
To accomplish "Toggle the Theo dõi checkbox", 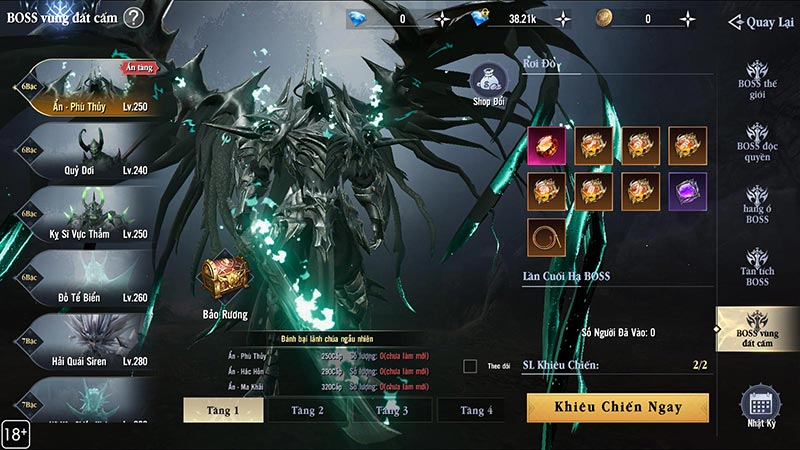I will pos(470,366).
